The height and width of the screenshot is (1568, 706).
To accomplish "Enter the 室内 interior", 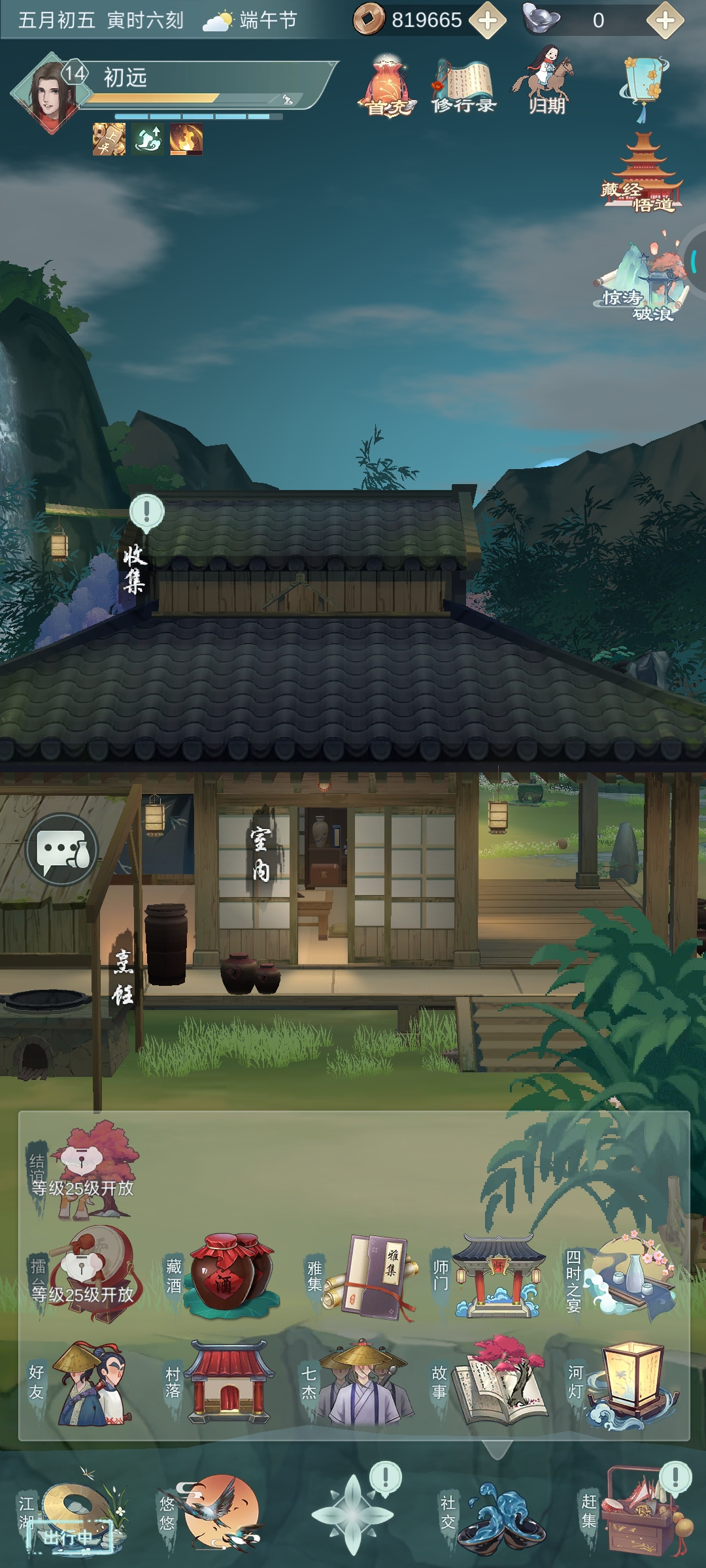I will 261,855.
